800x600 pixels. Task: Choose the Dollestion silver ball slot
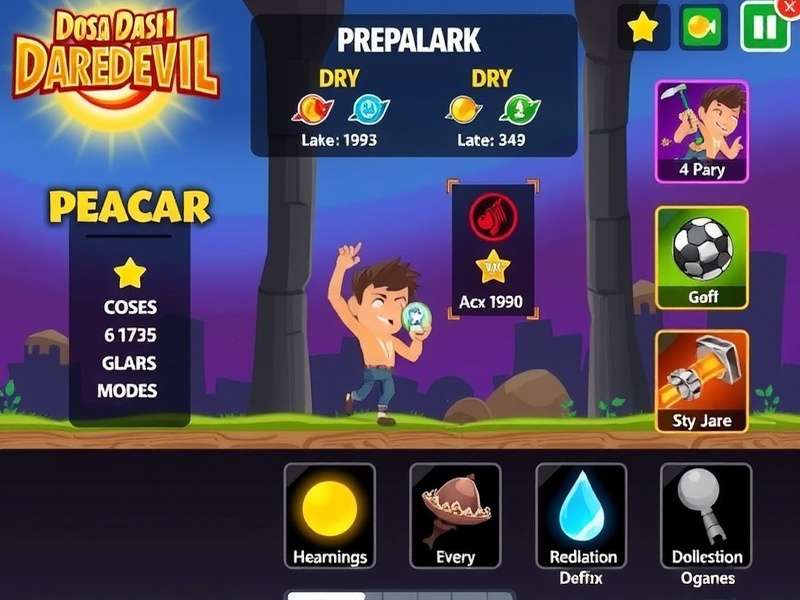point(707,517)
